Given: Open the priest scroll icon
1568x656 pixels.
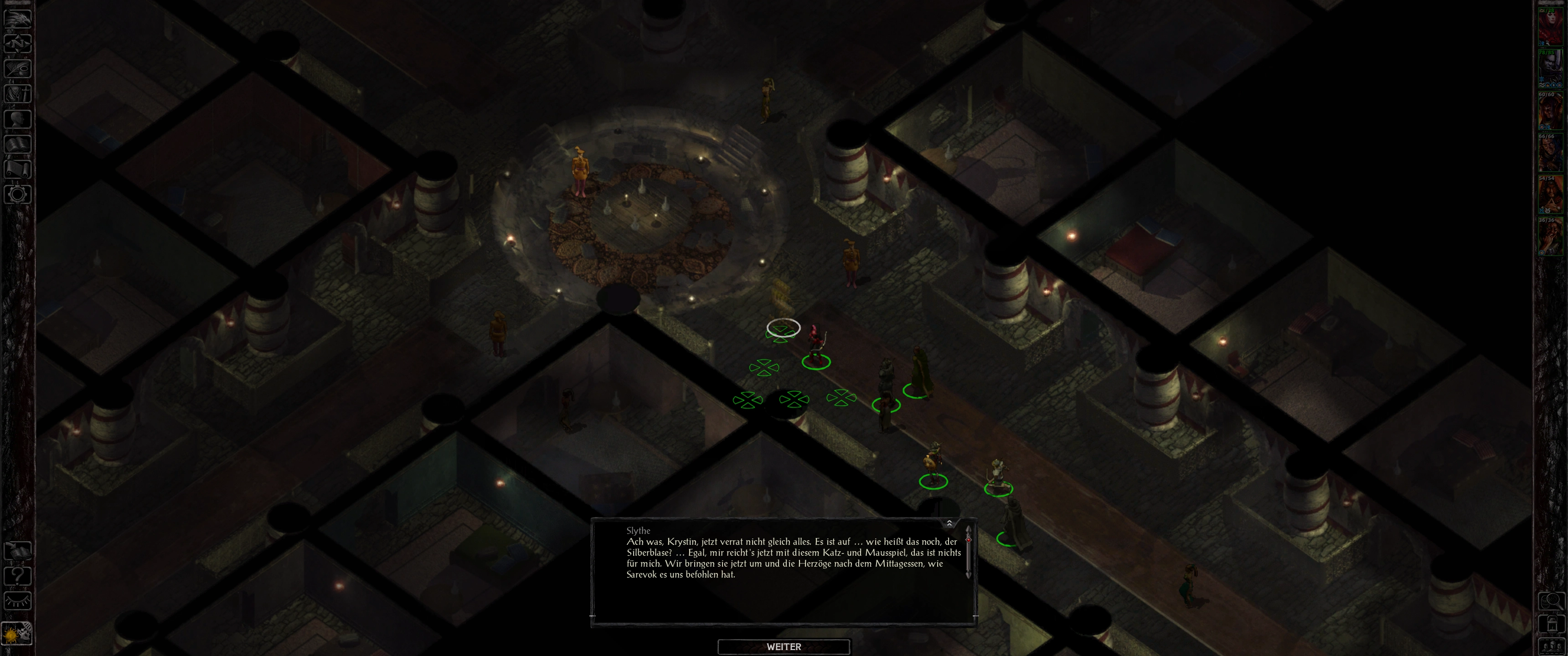Looking at the screenshot, I should coord(18,169).
